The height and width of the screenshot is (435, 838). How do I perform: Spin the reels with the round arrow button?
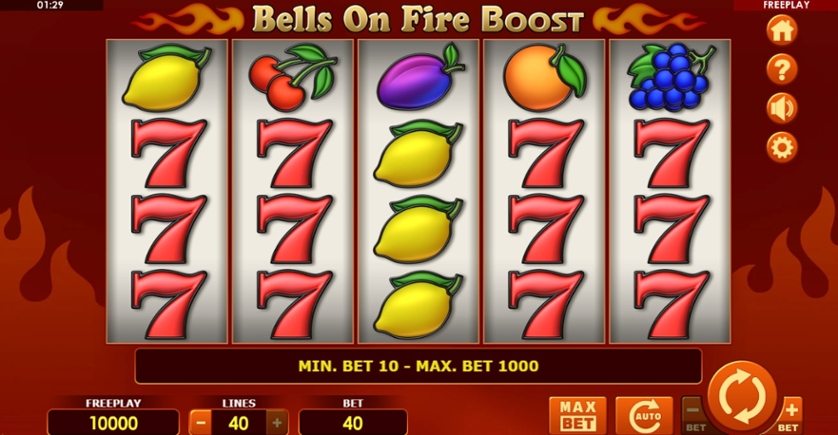pyautogui.click(x=743, y=396)
